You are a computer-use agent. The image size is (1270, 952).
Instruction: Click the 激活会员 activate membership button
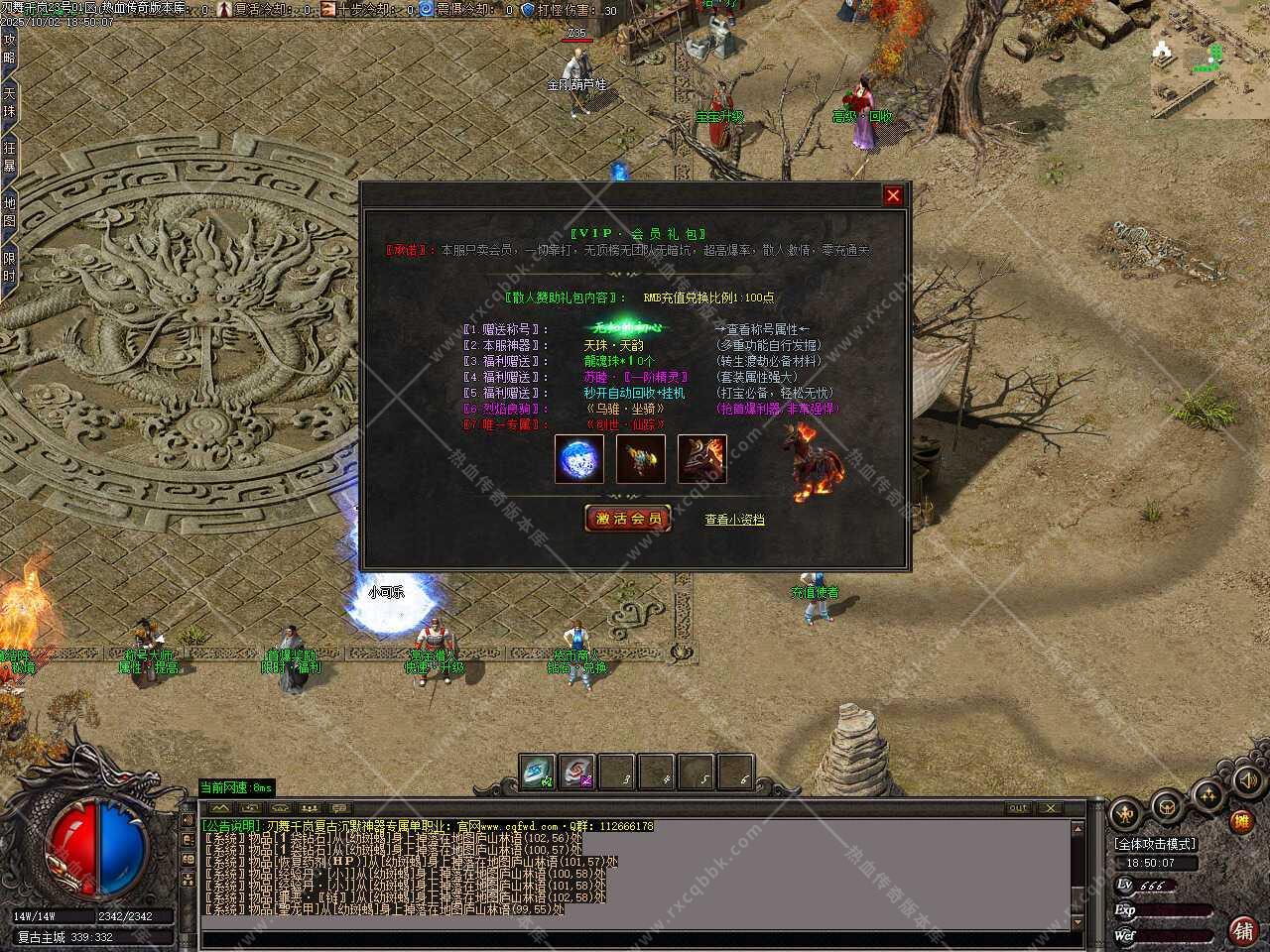(x=628, y=518)
